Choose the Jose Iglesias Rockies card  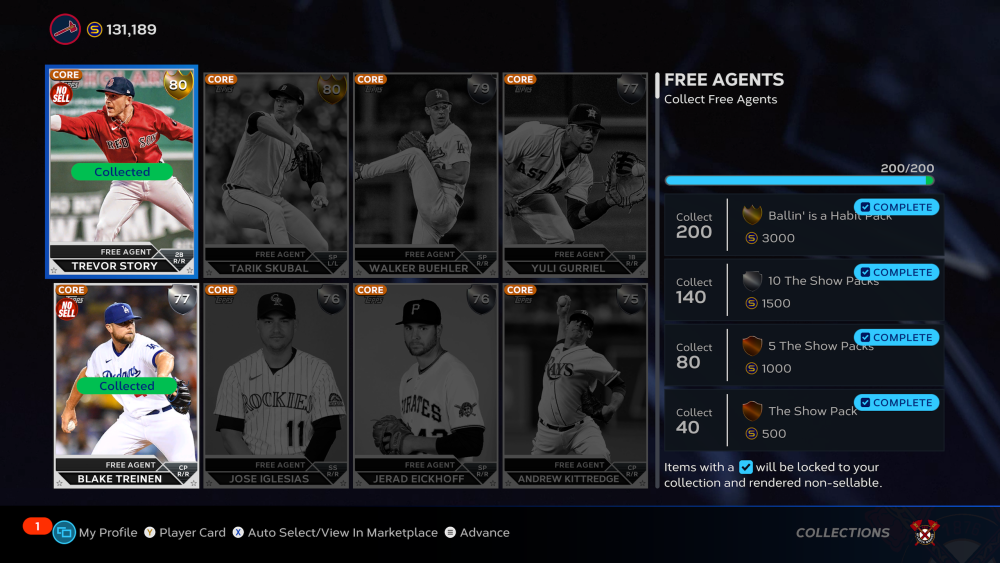[276, 386]
